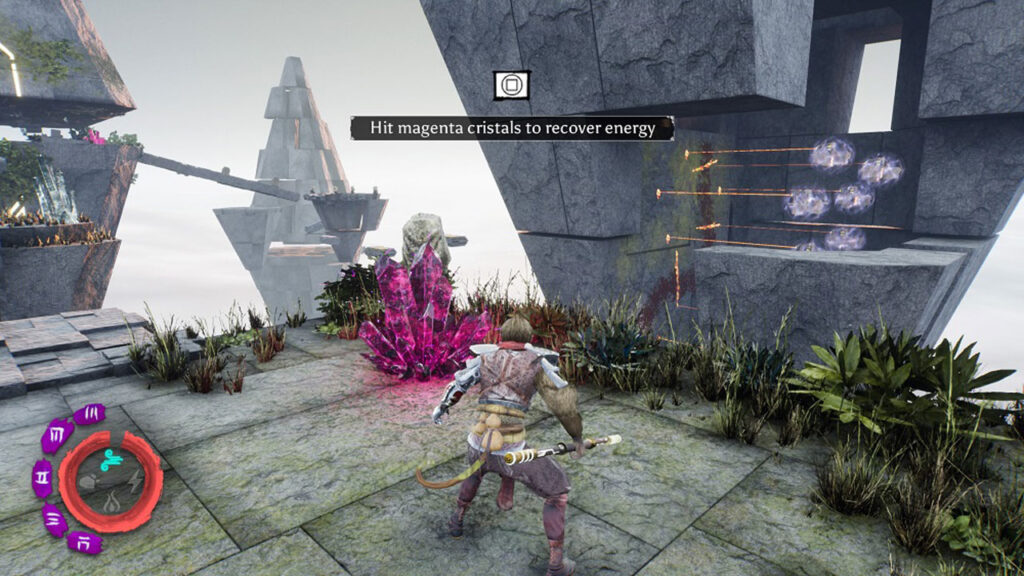The image size is (1024, 576).
Task: Pick the rock element icon
Action: click(x=88, y=480)
